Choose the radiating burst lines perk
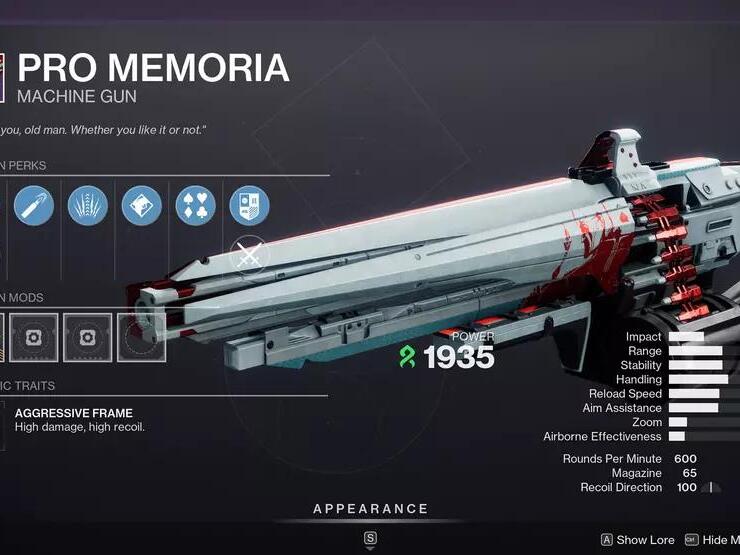Screen dimensions: 740x555 point(87,206)
